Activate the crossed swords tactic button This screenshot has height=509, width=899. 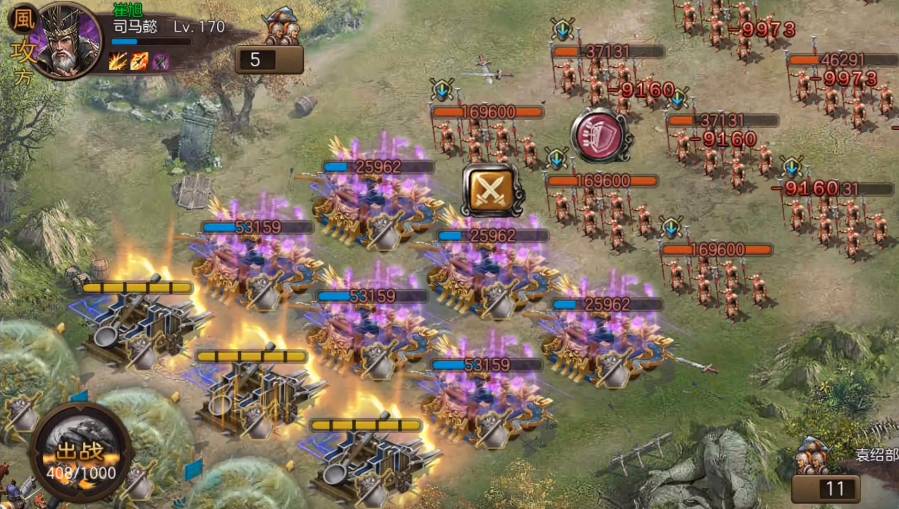[489, 190]
